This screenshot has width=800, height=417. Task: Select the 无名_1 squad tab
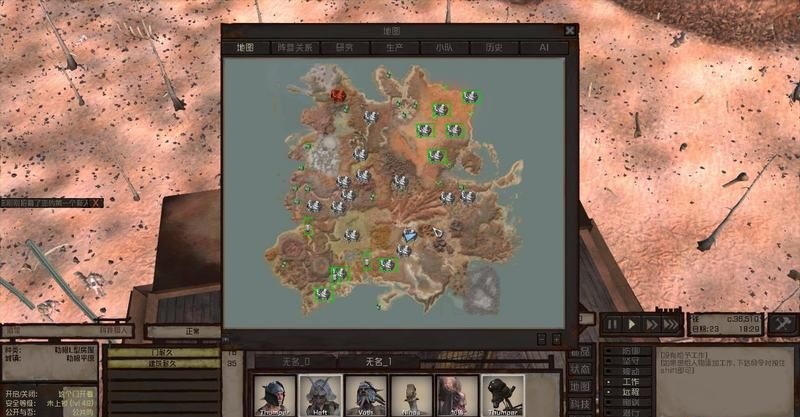coord(380,361)
